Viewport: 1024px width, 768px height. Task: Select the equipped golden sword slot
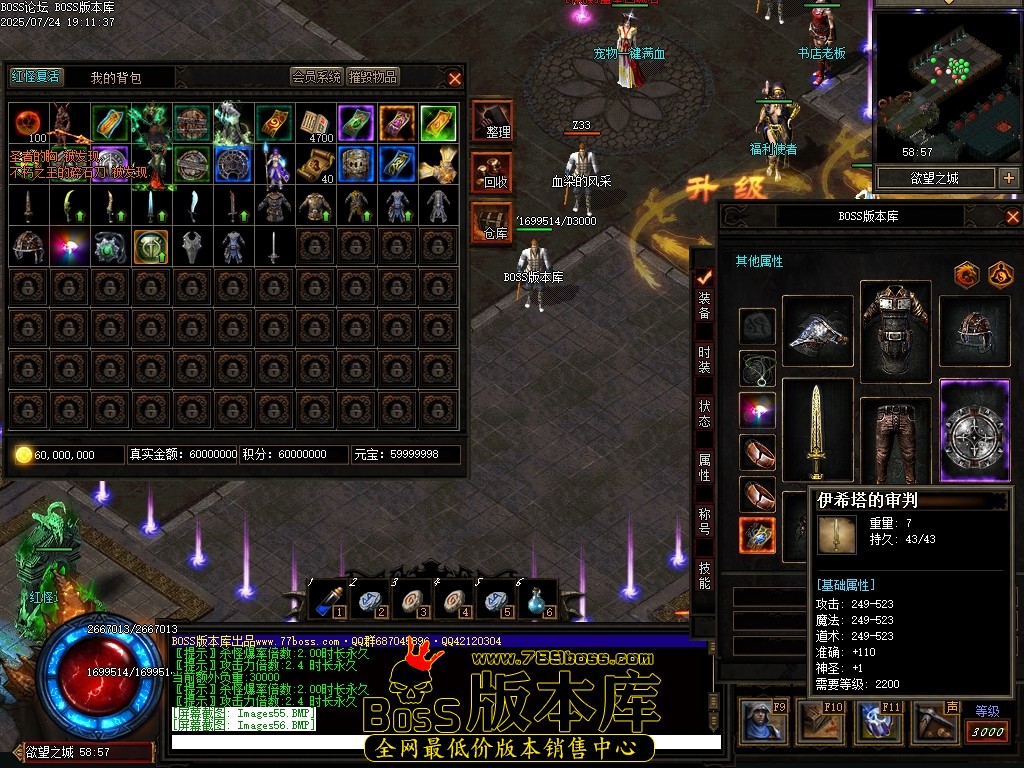point(818,430)
